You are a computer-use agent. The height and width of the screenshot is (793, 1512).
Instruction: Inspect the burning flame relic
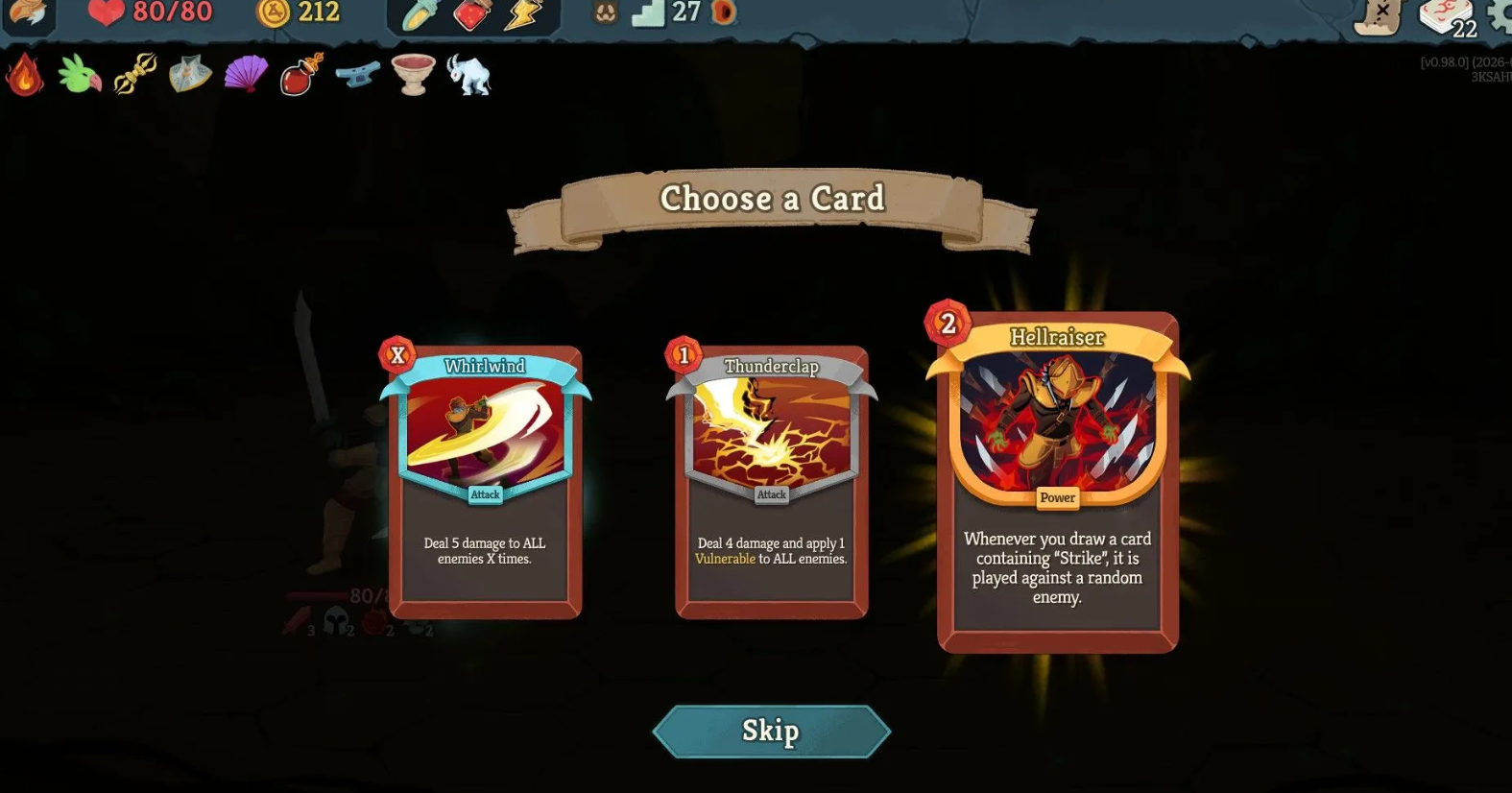click(25, 75)
